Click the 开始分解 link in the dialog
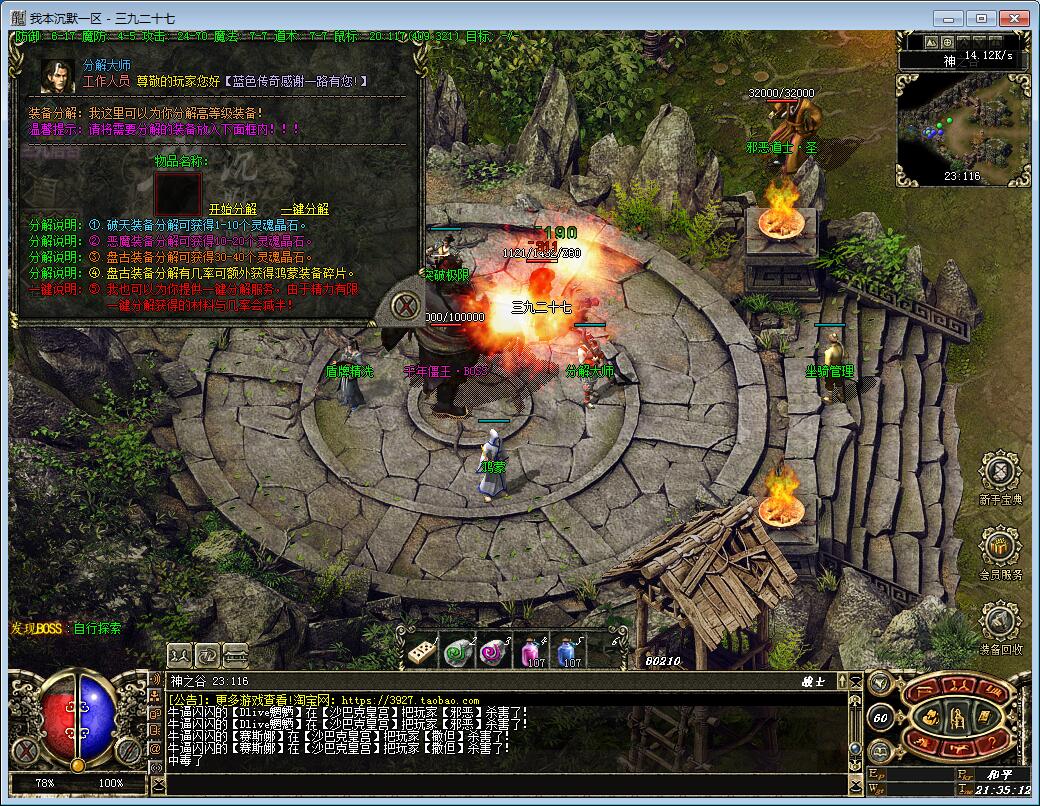 coord(232,209)
